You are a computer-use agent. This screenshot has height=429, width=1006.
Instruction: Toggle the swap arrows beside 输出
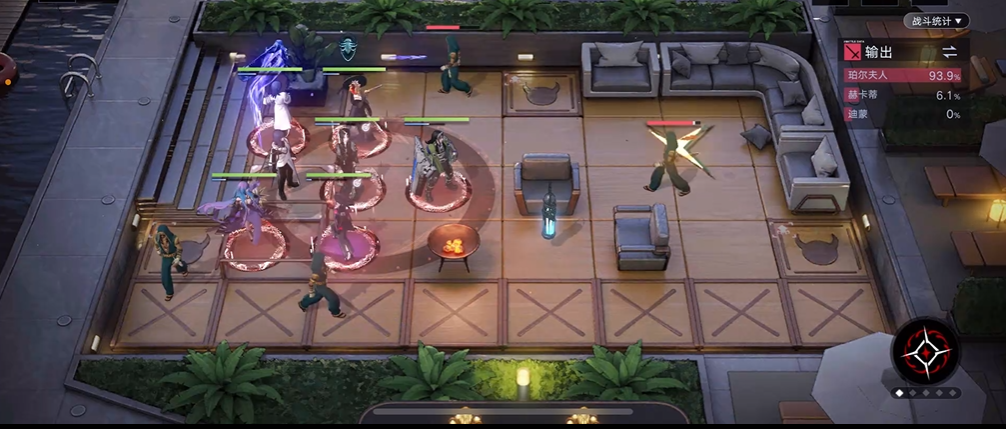[x=949, y=52]
